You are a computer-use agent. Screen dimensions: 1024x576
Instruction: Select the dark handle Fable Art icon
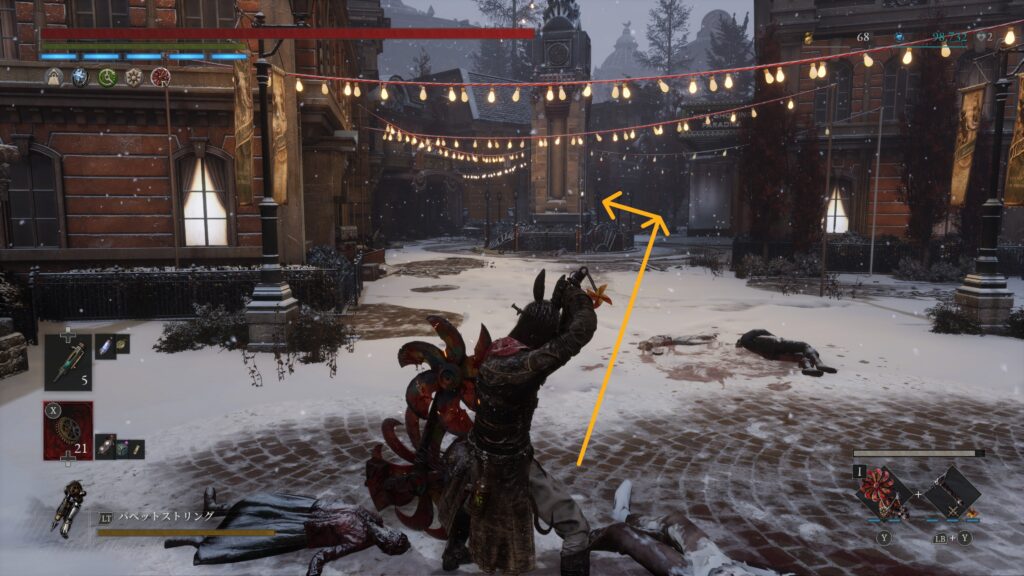[951, 491]
